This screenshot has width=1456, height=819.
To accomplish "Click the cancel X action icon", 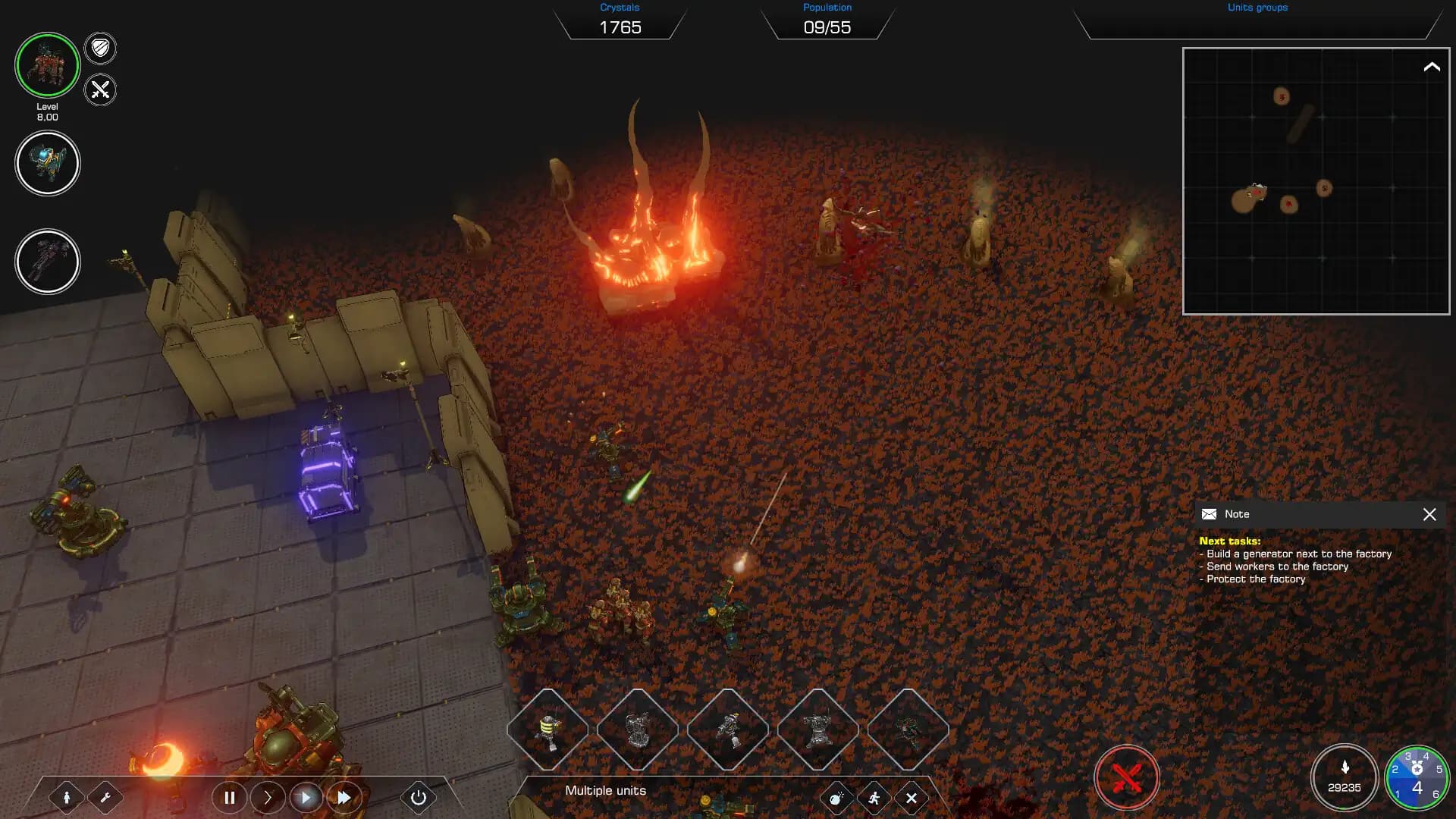I will [x=912, y=798].
